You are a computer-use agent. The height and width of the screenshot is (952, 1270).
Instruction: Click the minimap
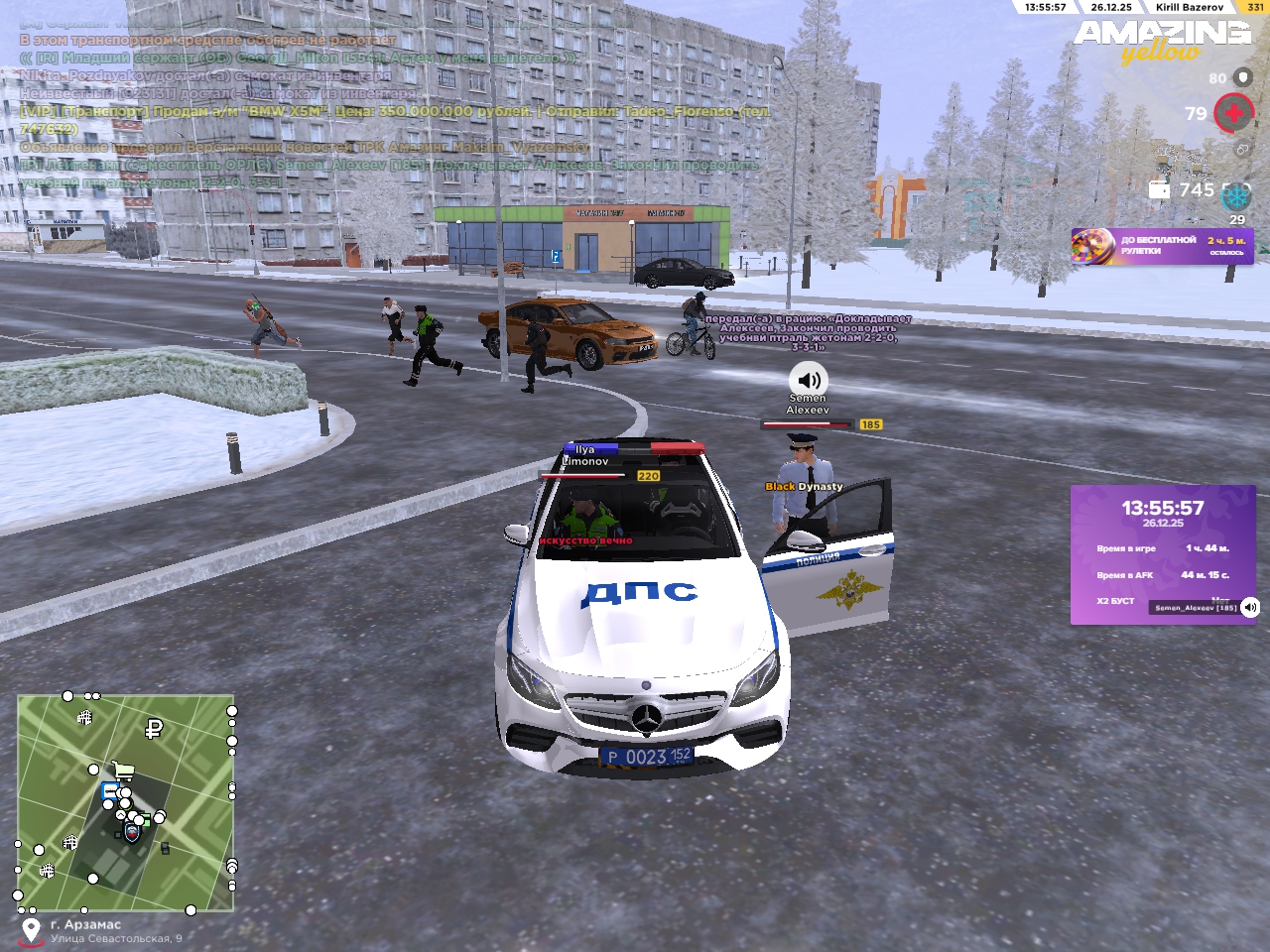(126, 803)
